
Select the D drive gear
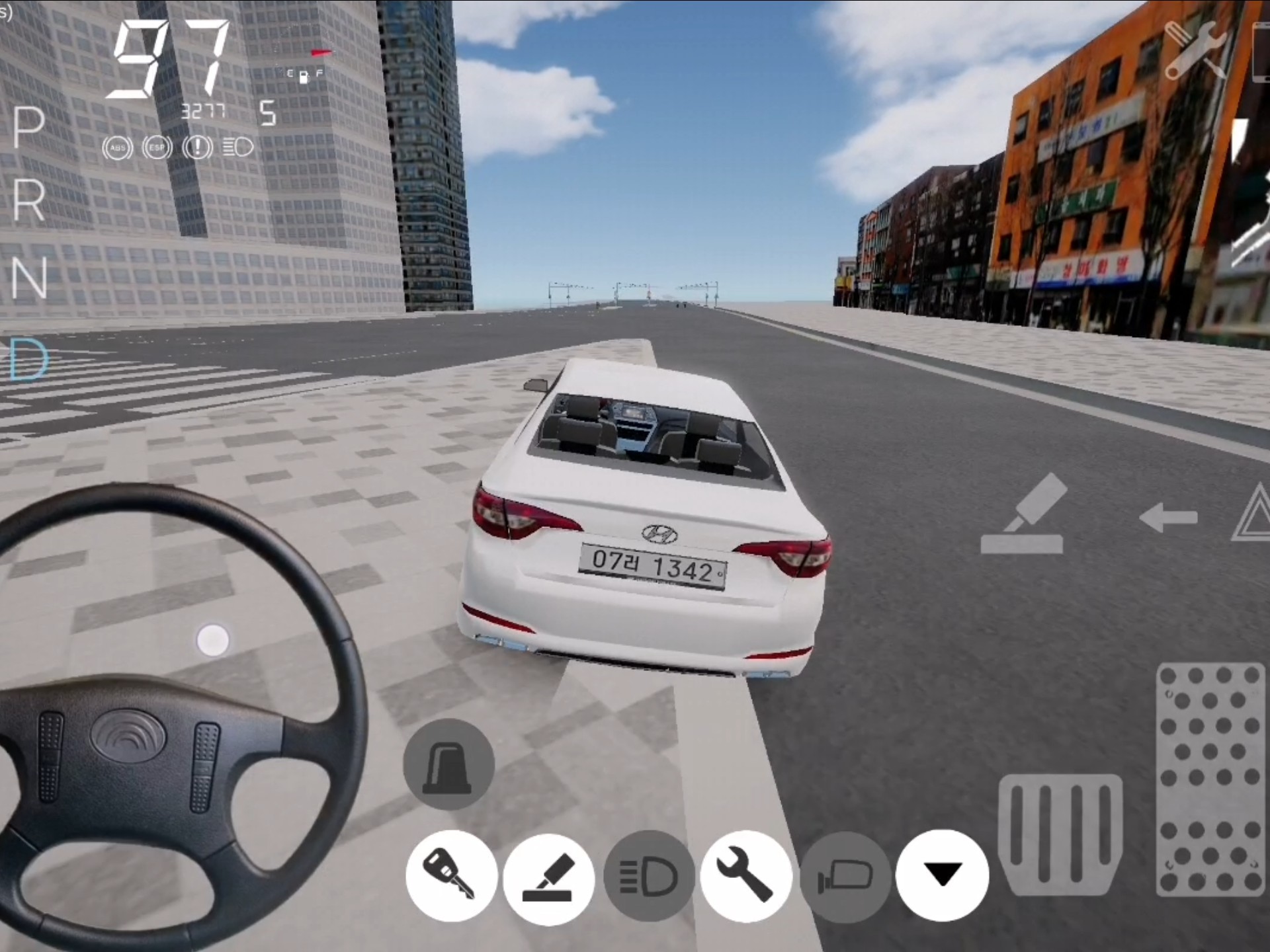point(30,360)
